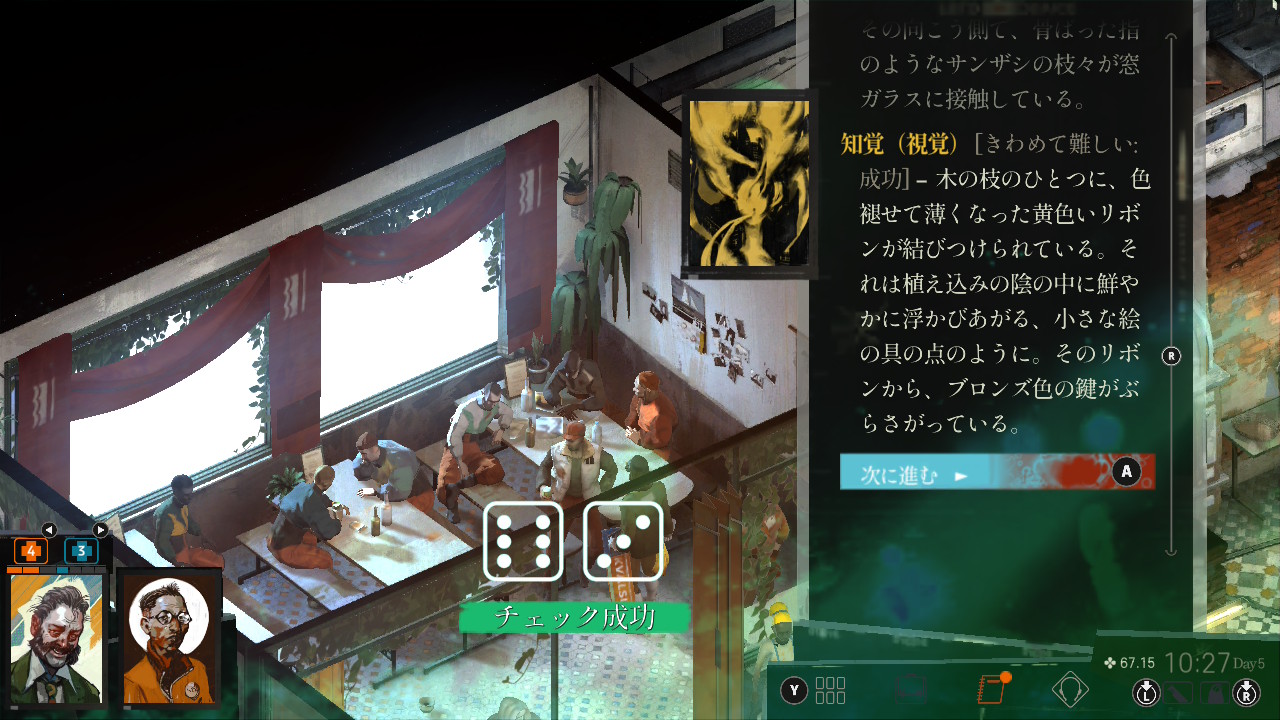Use the orange health healing item
The height and width of the screenshot is (720, 1280).
(30, 550)
